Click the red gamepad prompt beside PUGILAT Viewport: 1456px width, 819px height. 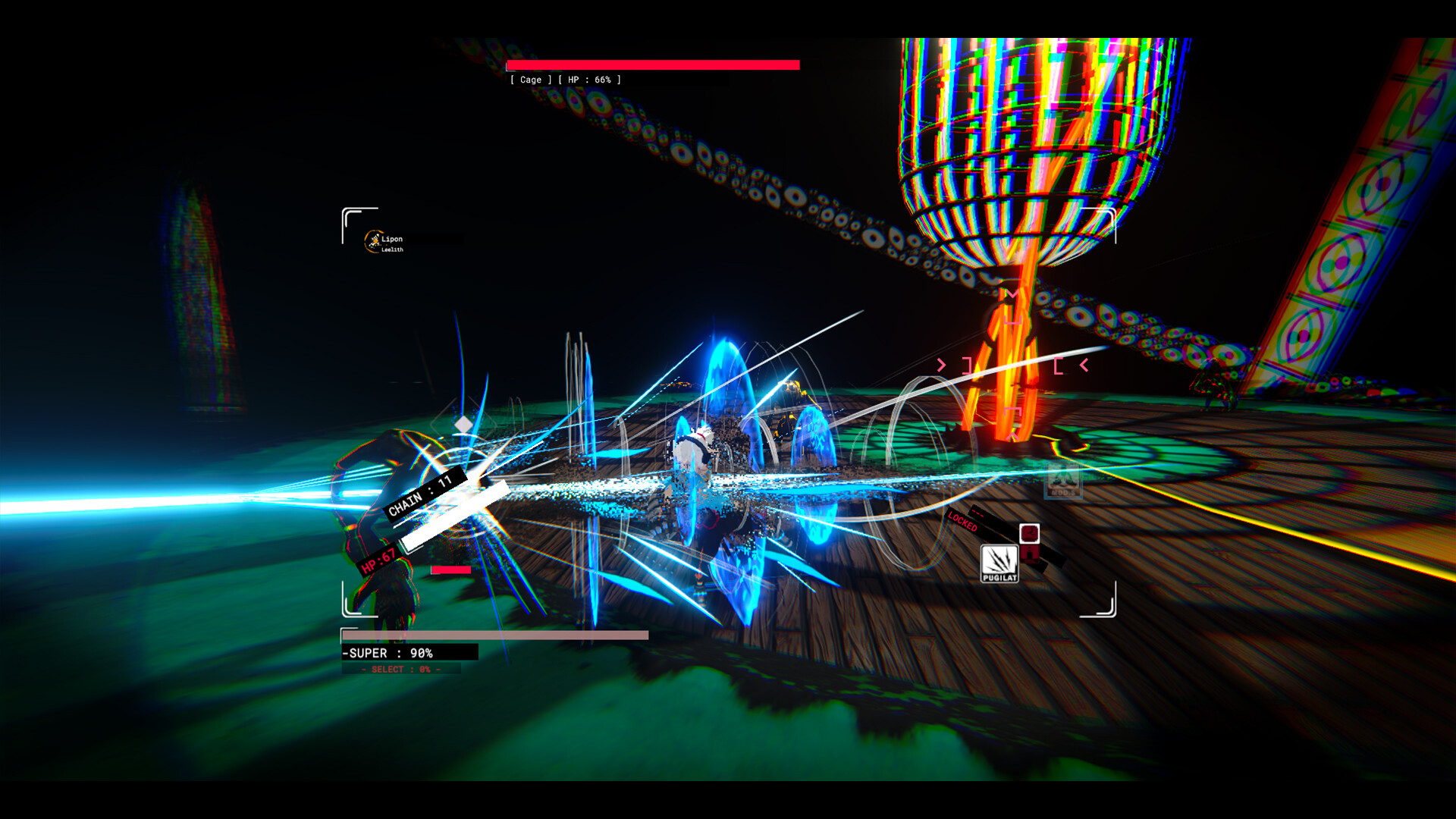tap(1031, 555)
